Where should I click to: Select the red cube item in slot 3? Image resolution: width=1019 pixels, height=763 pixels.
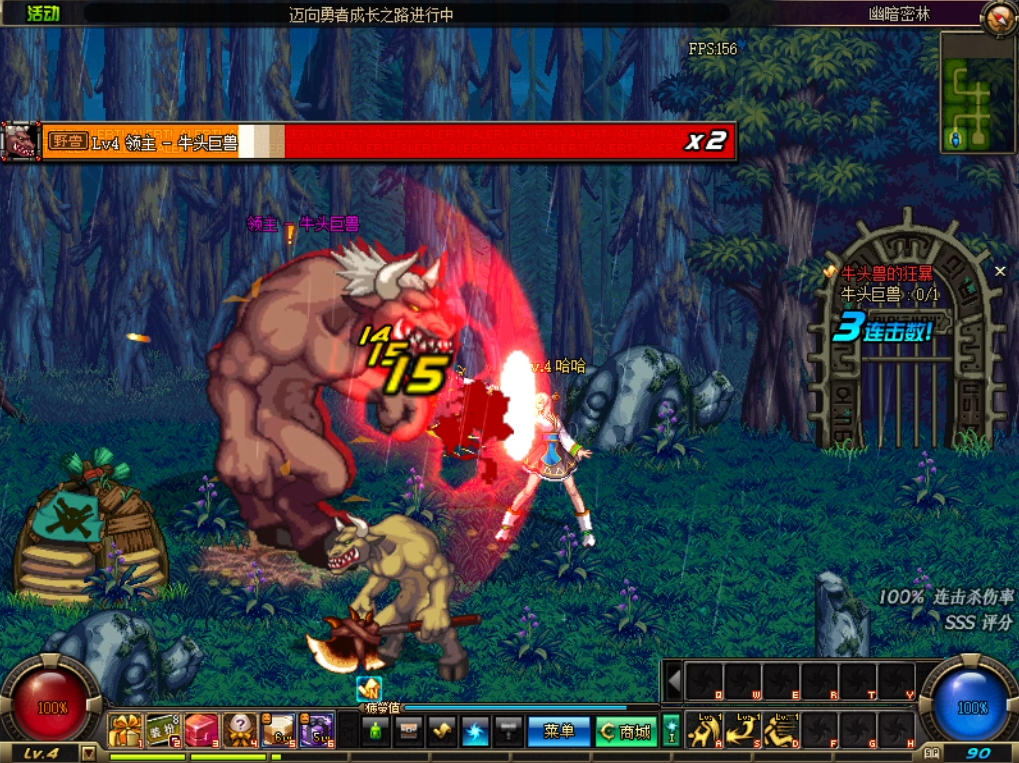(201, 730)
